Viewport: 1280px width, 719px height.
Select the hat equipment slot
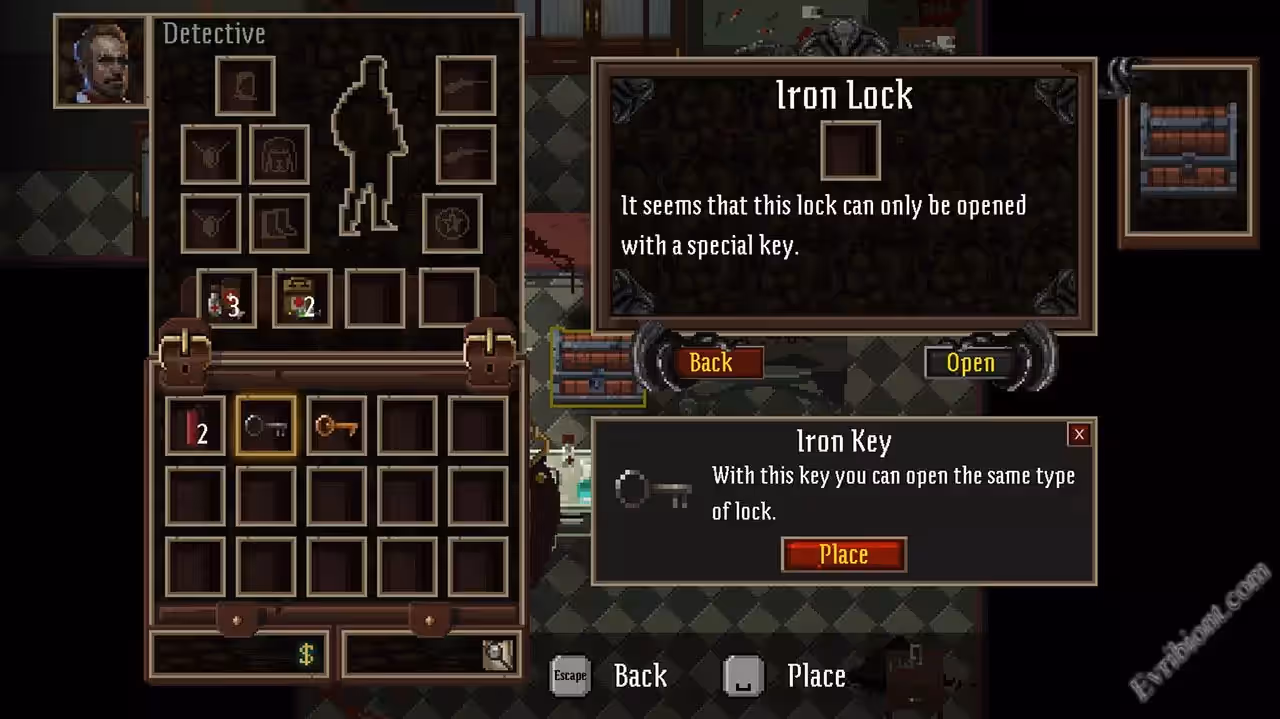[245, 86]
